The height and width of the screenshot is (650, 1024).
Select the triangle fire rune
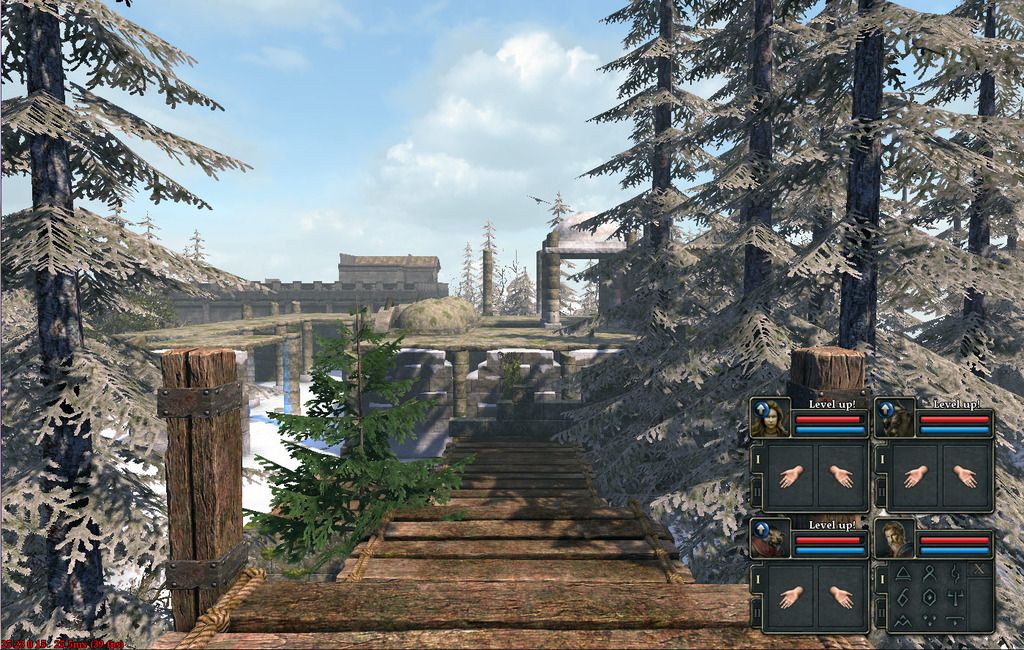pos(903,572)
